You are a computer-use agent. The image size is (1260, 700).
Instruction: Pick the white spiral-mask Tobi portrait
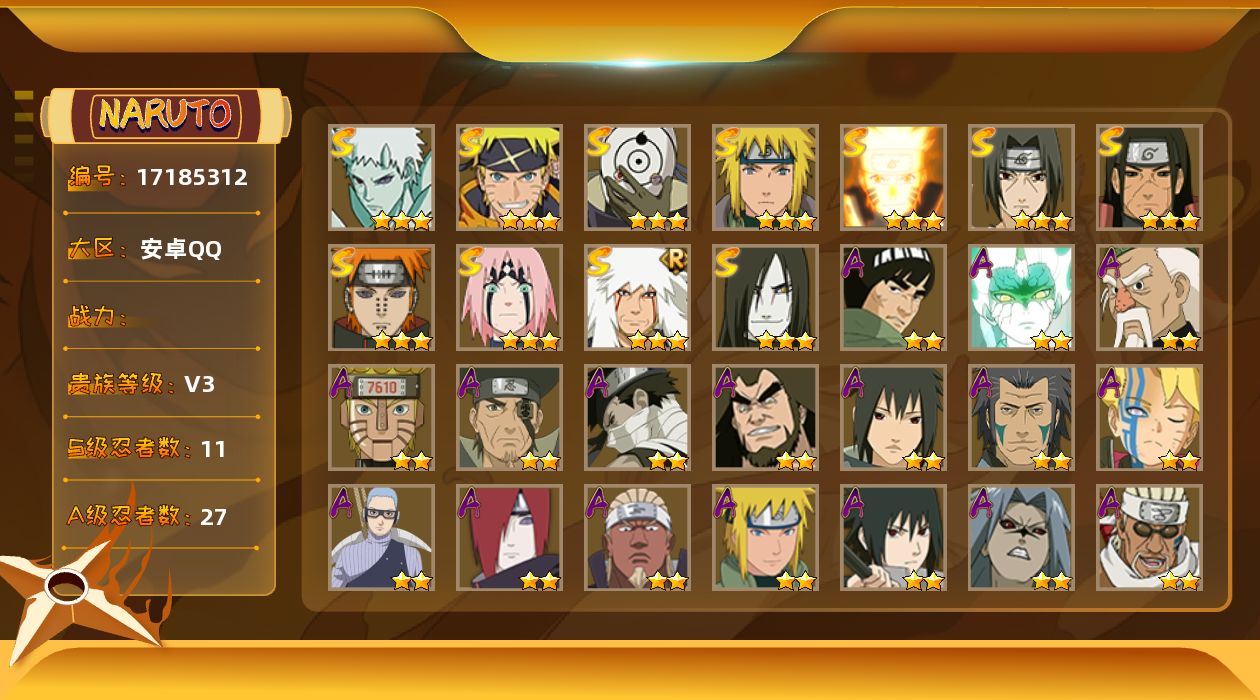637,178
